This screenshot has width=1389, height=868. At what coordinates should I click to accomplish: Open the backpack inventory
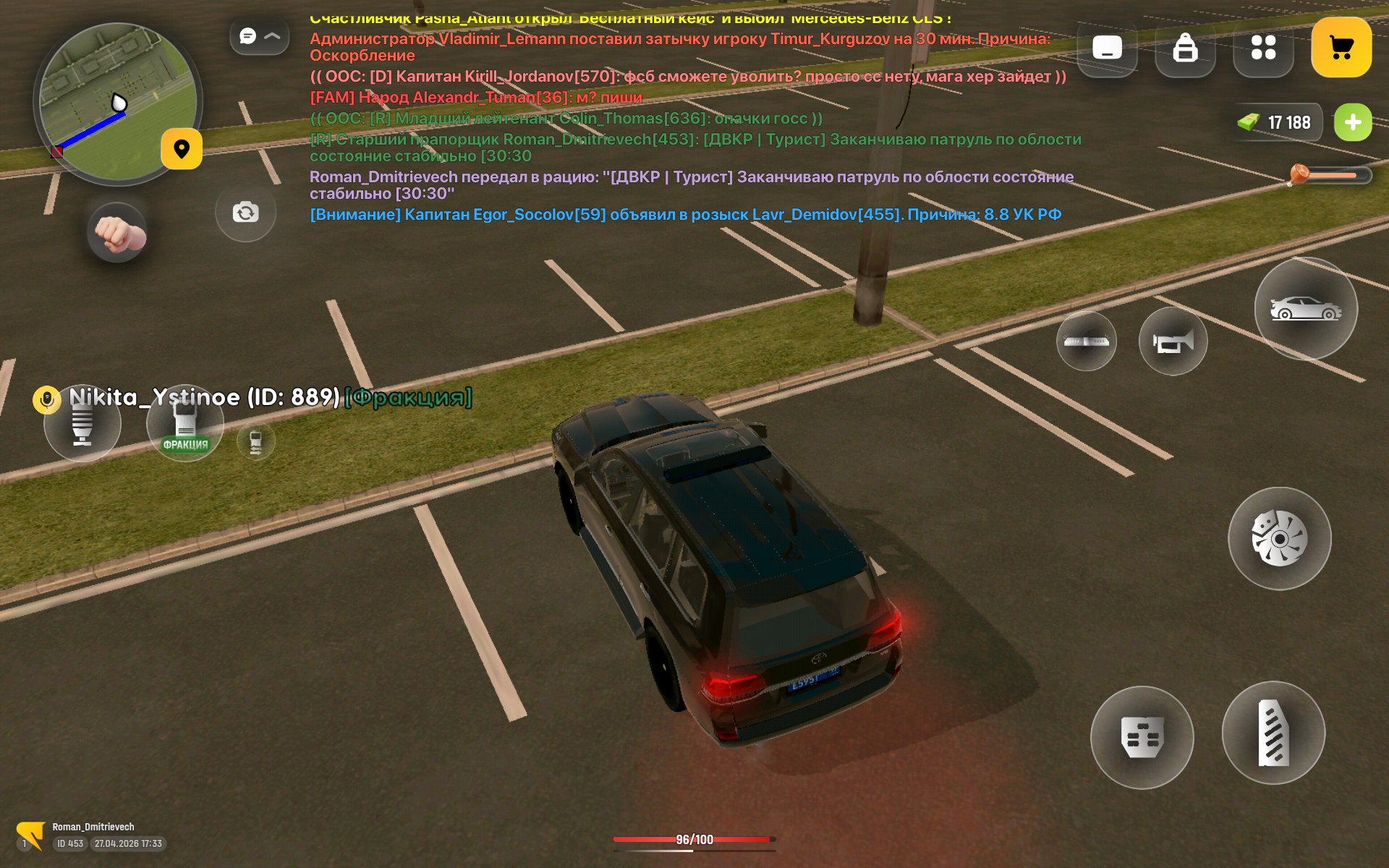click(x=1185, y=48)
